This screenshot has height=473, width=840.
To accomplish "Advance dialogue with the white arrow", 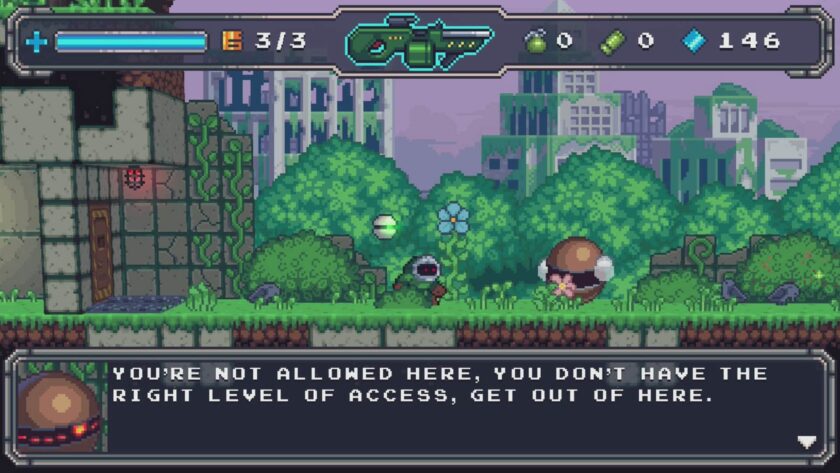I will coord(806,442).
